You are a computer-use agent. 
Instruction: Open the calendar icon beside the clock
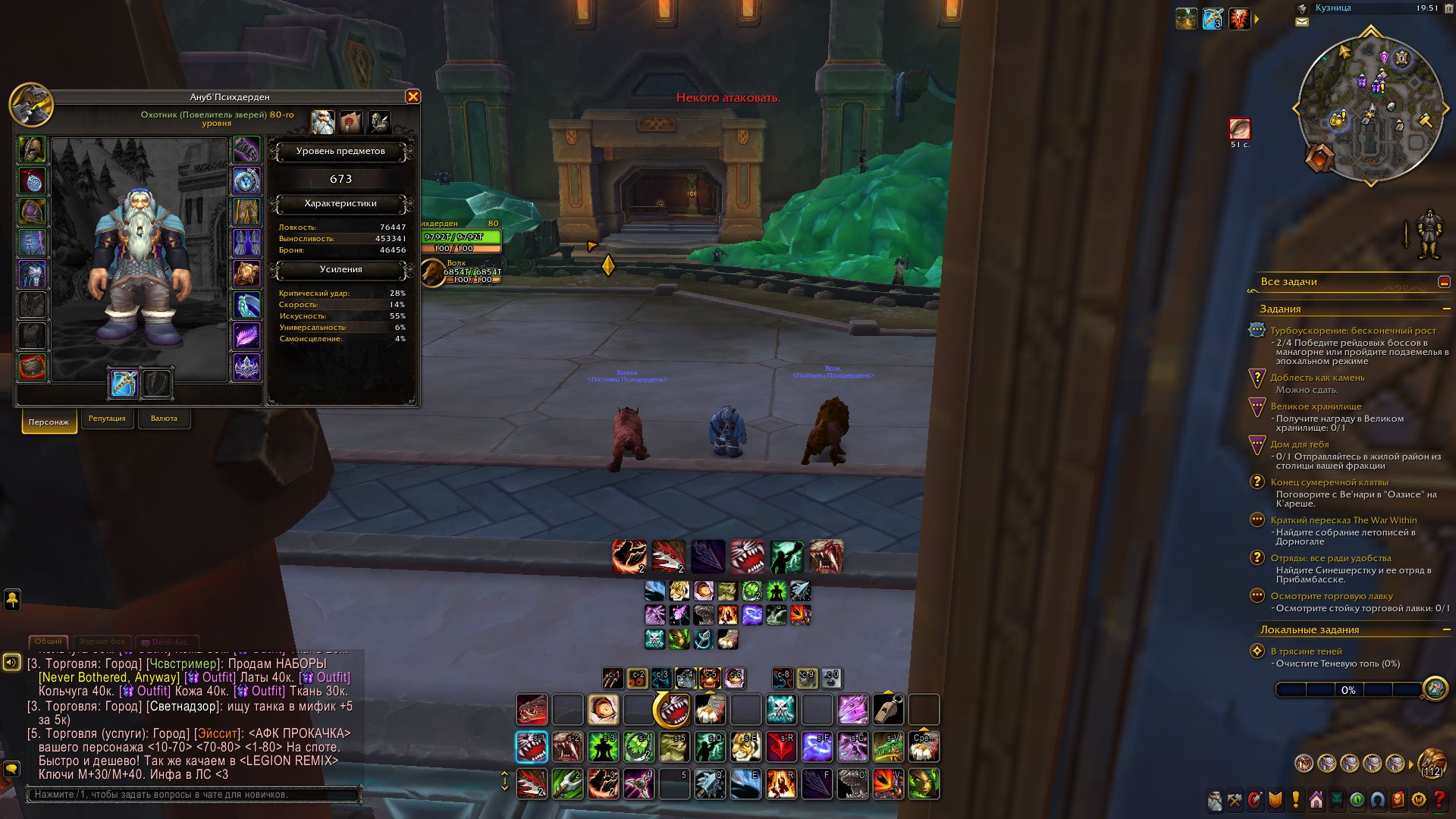(1449, 10)
